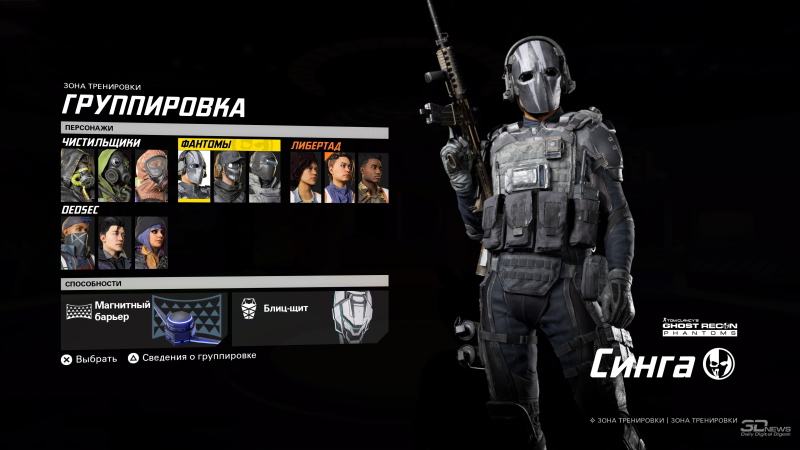Pick the purple-haired DedSec woman in beanie
Image resolution: width=800 pixels, height=450 pixels.
pyautogui.click(x=151, y=243)
